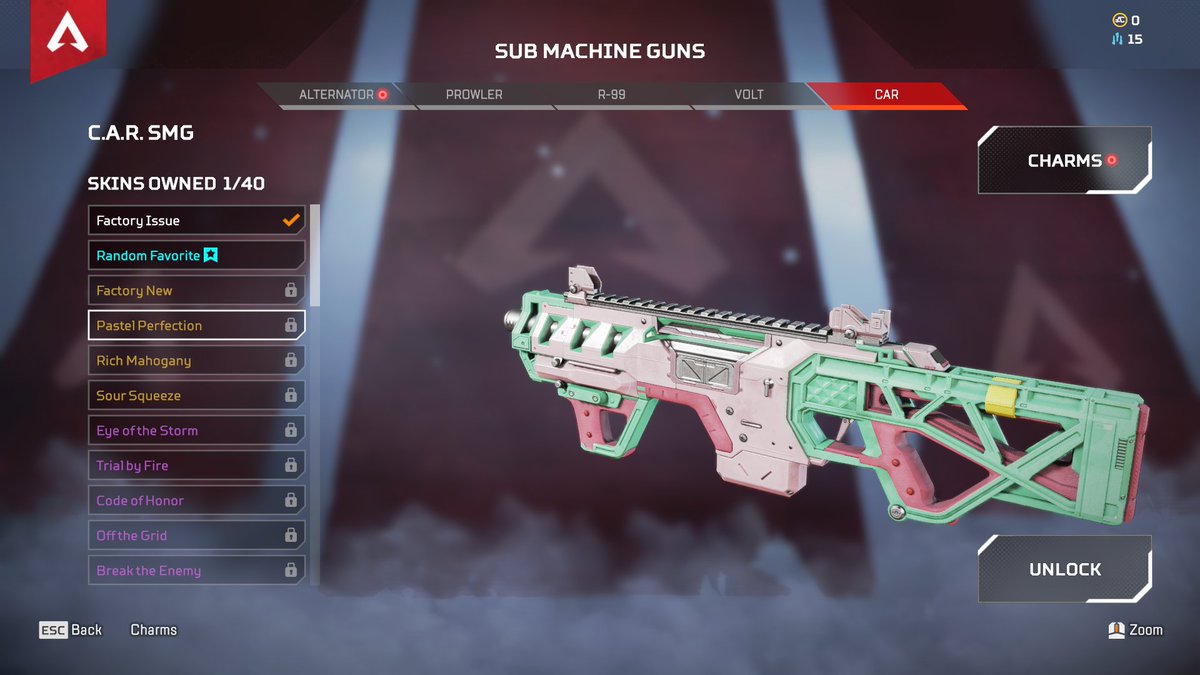
Task: Open the Charms panel button
Action: pos(1064,160)
